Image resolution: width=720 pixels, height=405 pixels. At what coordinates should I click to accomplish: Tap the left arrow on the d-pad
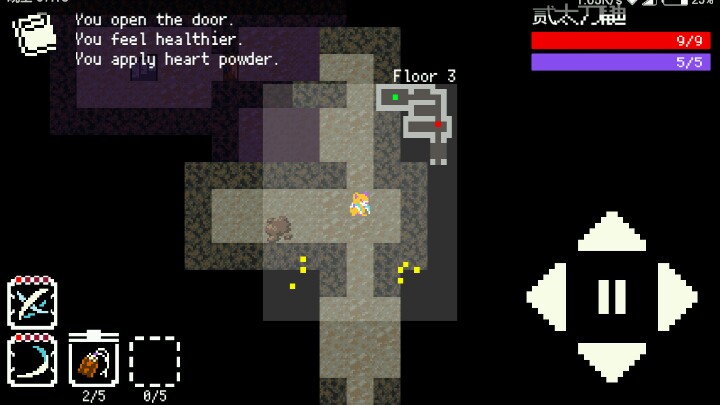tap(549, 297)
